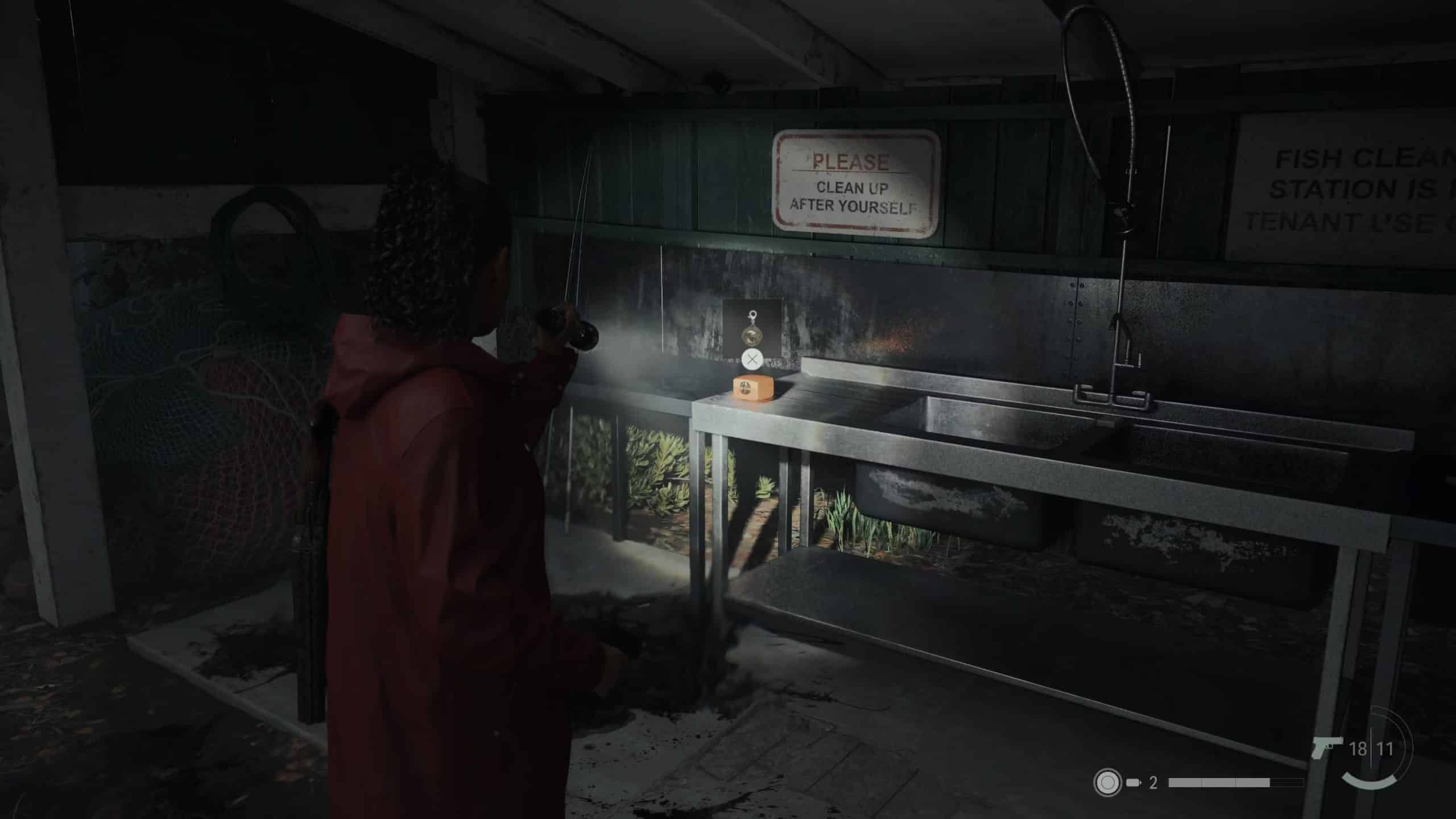Screen dimensions: 1456x819
Task: Click the small battery icon beside the flare
Action: pyautogui.click(x=1134, y=783)
